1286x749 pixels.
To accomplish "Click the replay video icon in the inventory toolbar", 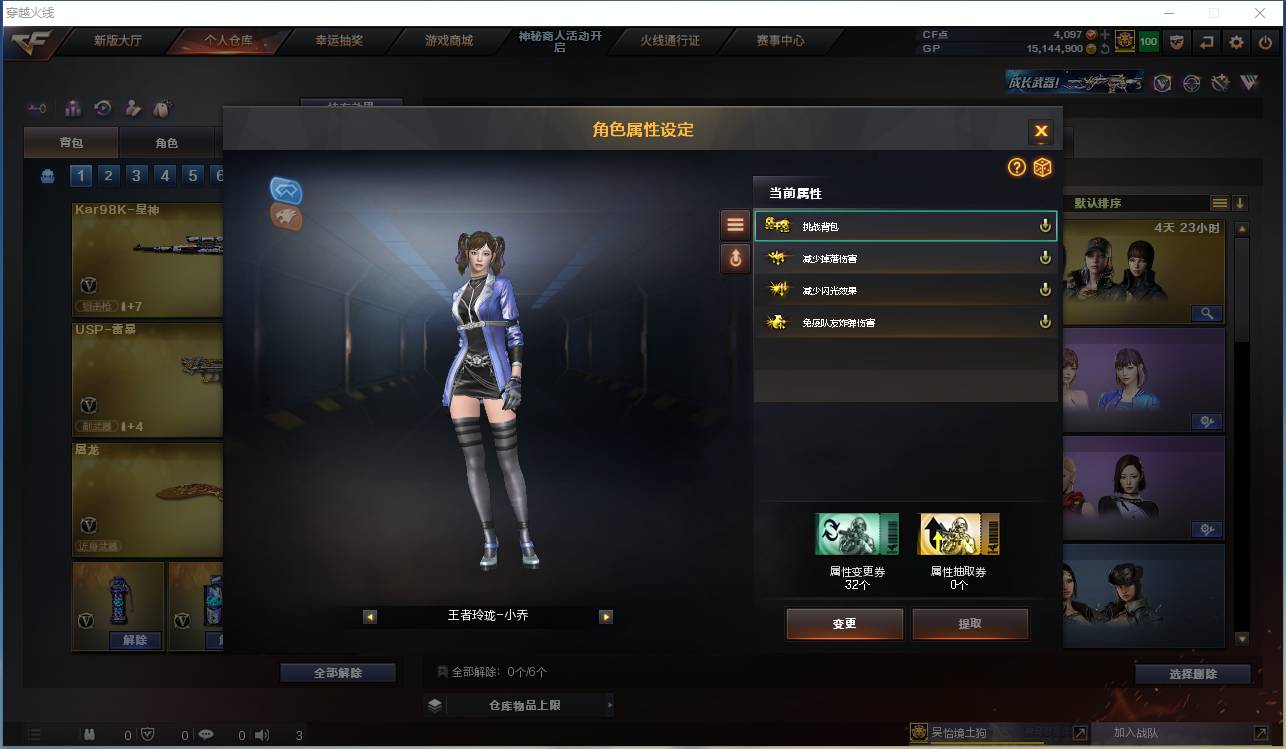I will 102,108.
